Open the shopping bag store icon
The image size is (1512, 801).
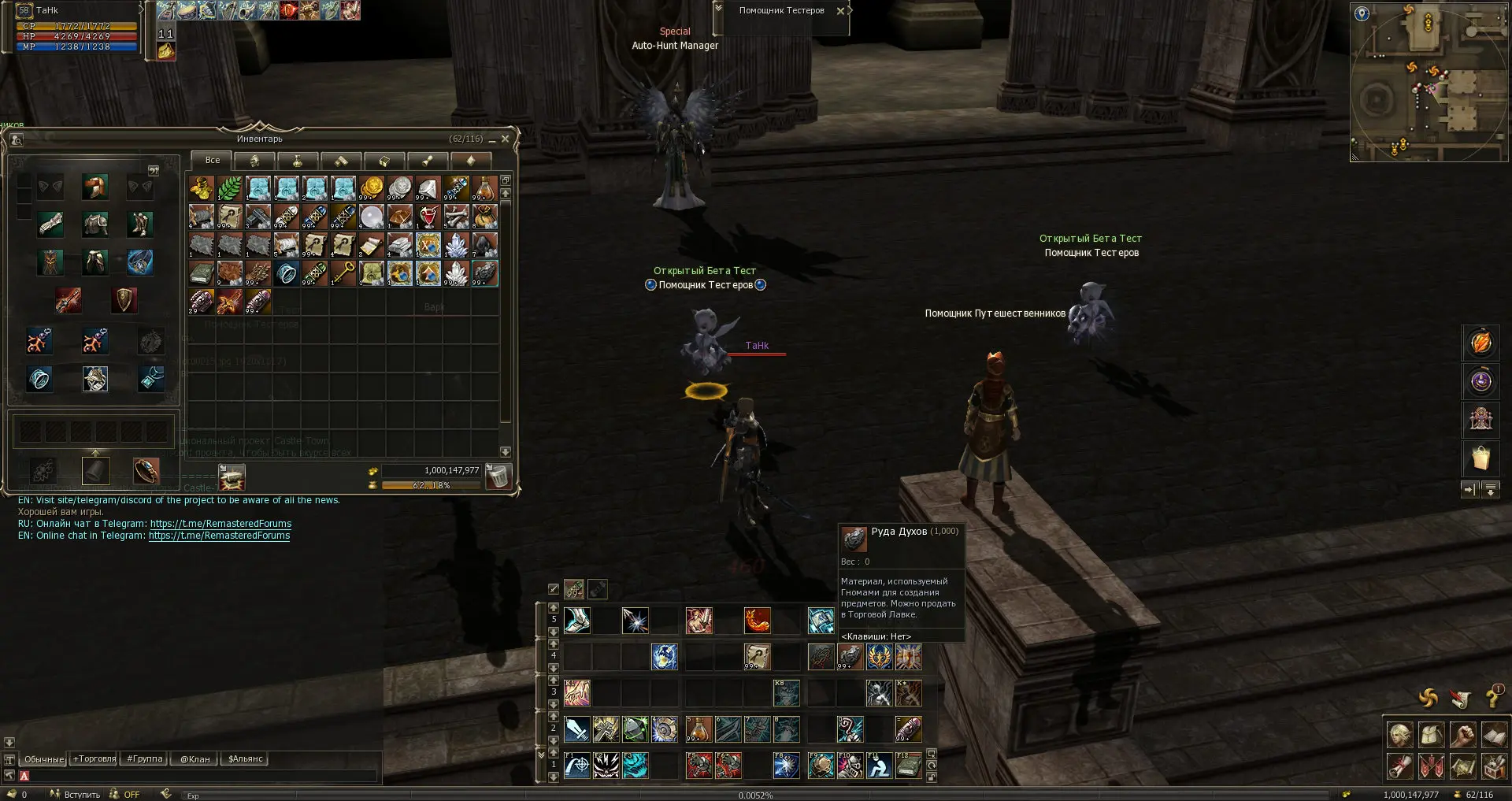coord(1480,458)
